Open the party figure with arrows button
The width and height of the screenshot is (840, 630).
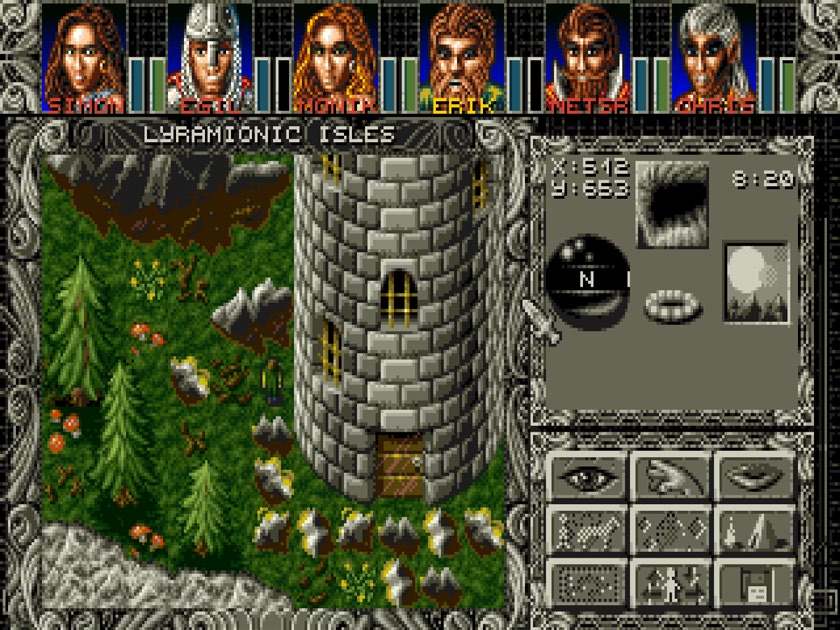[x=672, y=580]
